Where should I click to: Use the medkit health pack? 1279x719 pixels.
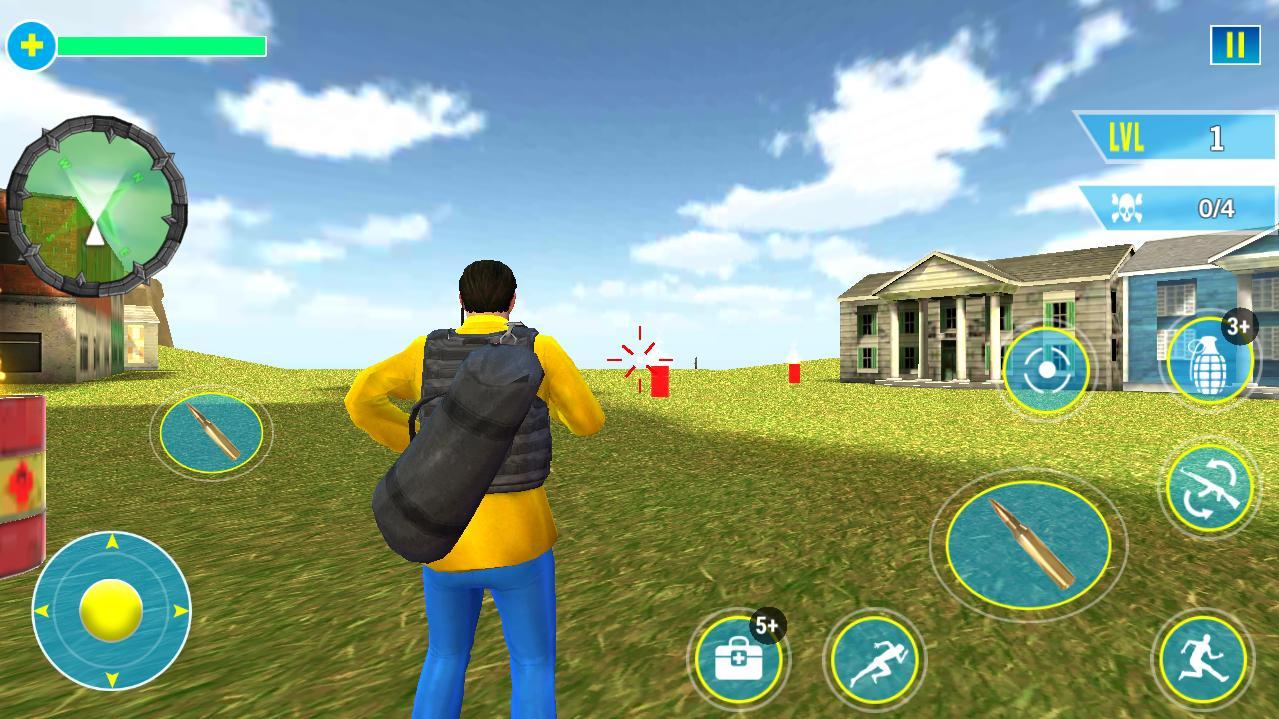pyautogui.click(x=739, y=659)
